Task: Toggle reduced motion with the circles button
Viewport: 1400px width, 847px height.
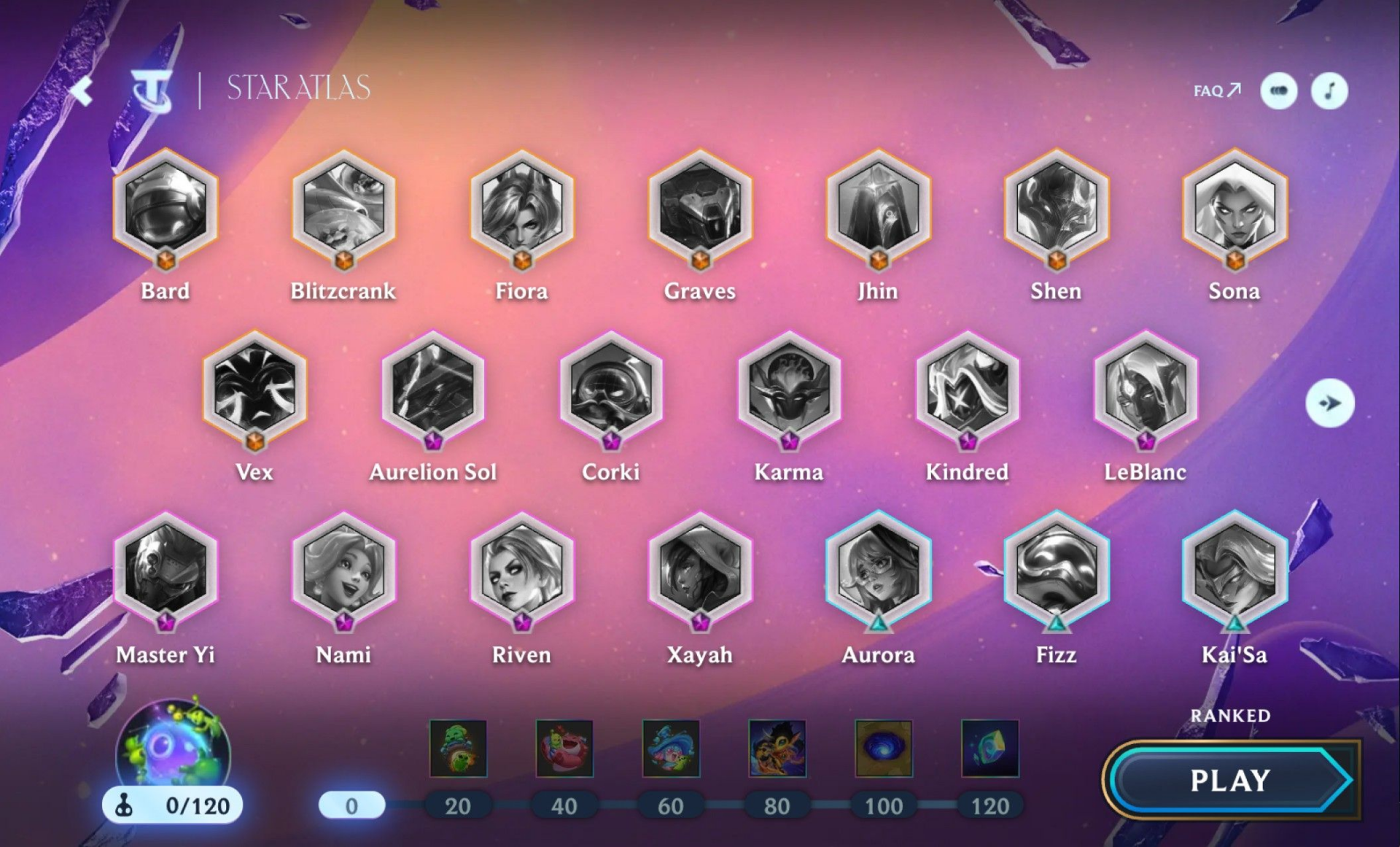Action: pyautogui.click(x=1278, y=90)
